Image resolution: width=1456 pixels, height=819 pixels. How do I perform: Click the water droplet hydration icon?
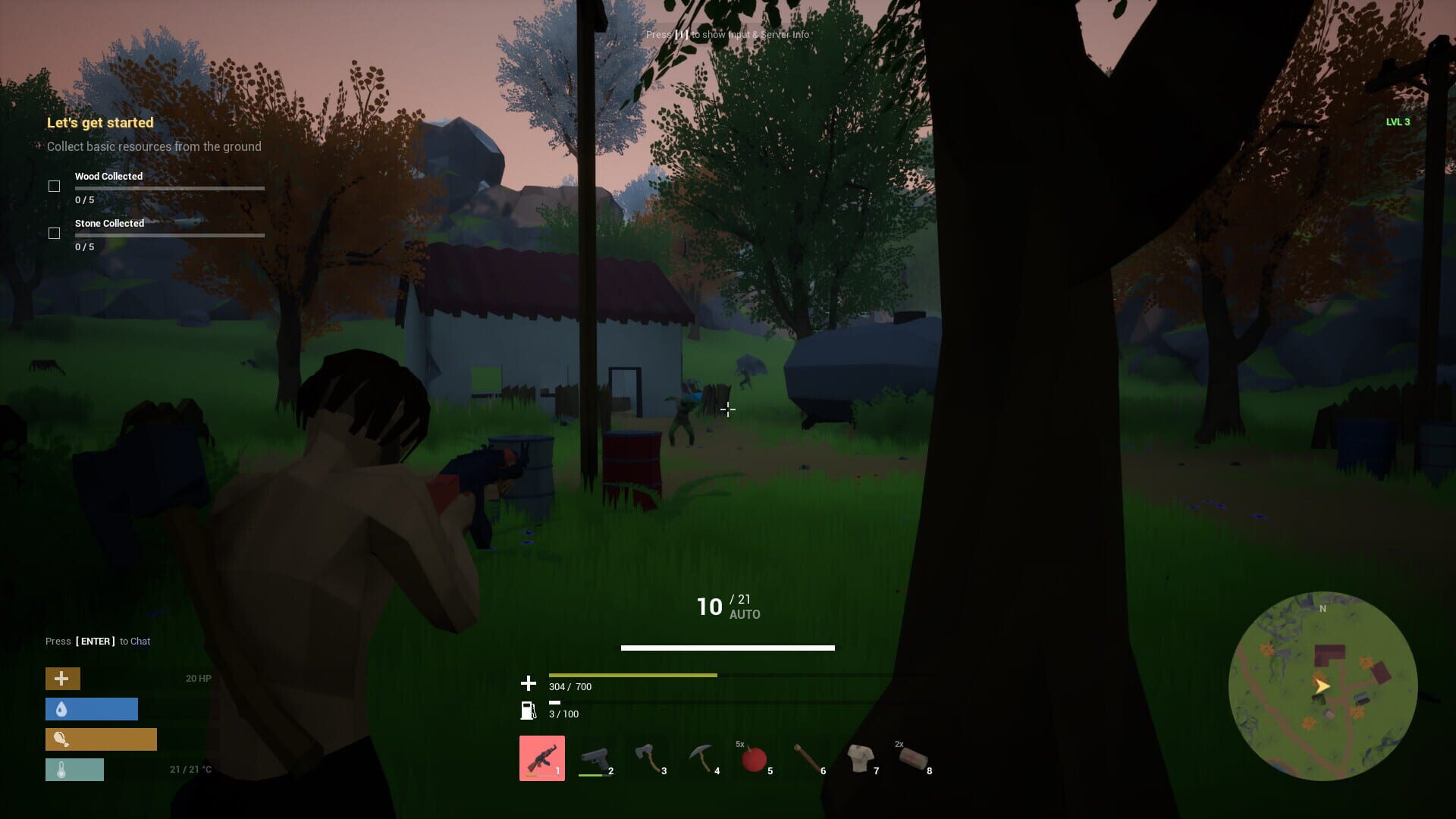(x=61, y=709)
